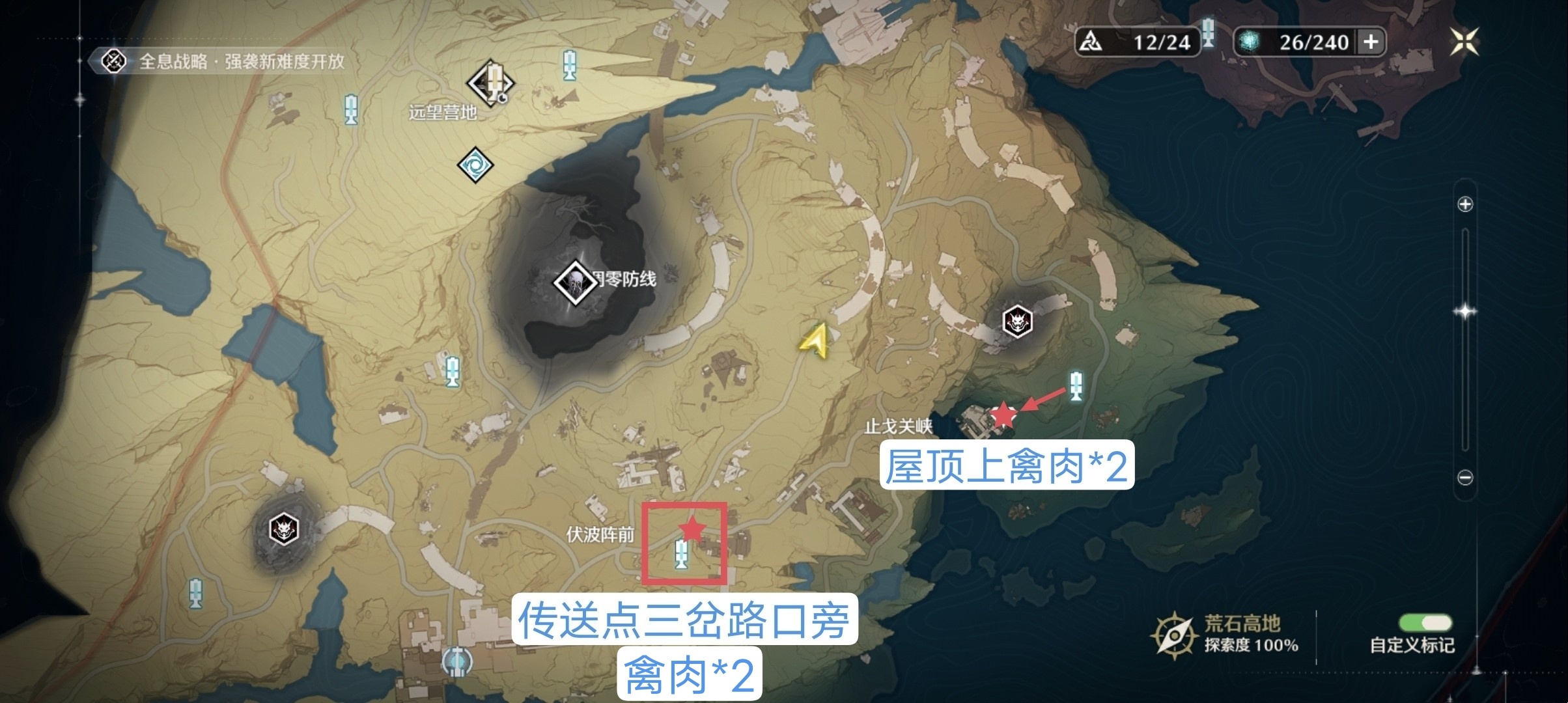The image size is (1568, 703).
Task: Select the demon-mask marker north of 止戈关峡
Action: [1016, 322]
